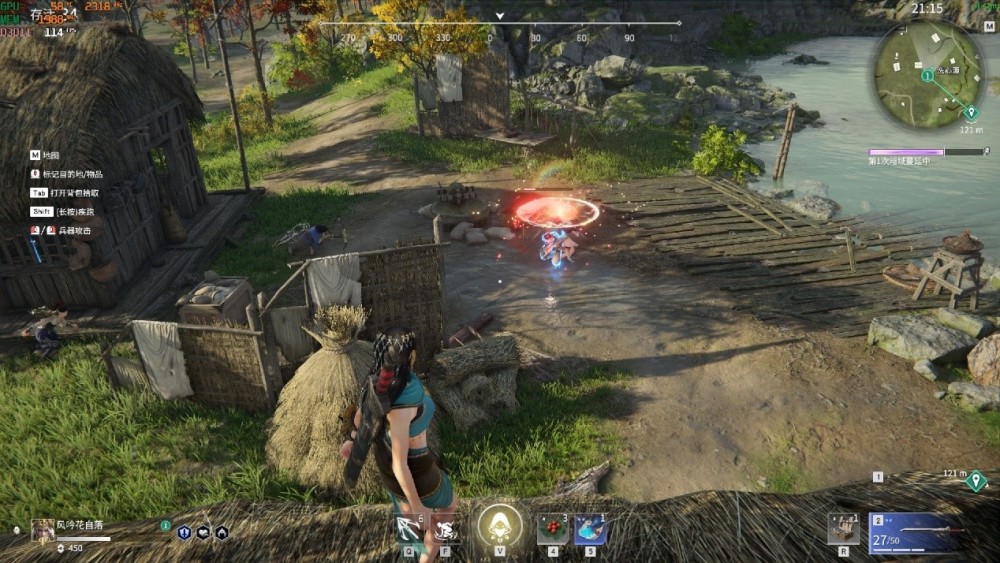Click the green 121 m distance marker
Screen dimensions: 1000x563
977,481
